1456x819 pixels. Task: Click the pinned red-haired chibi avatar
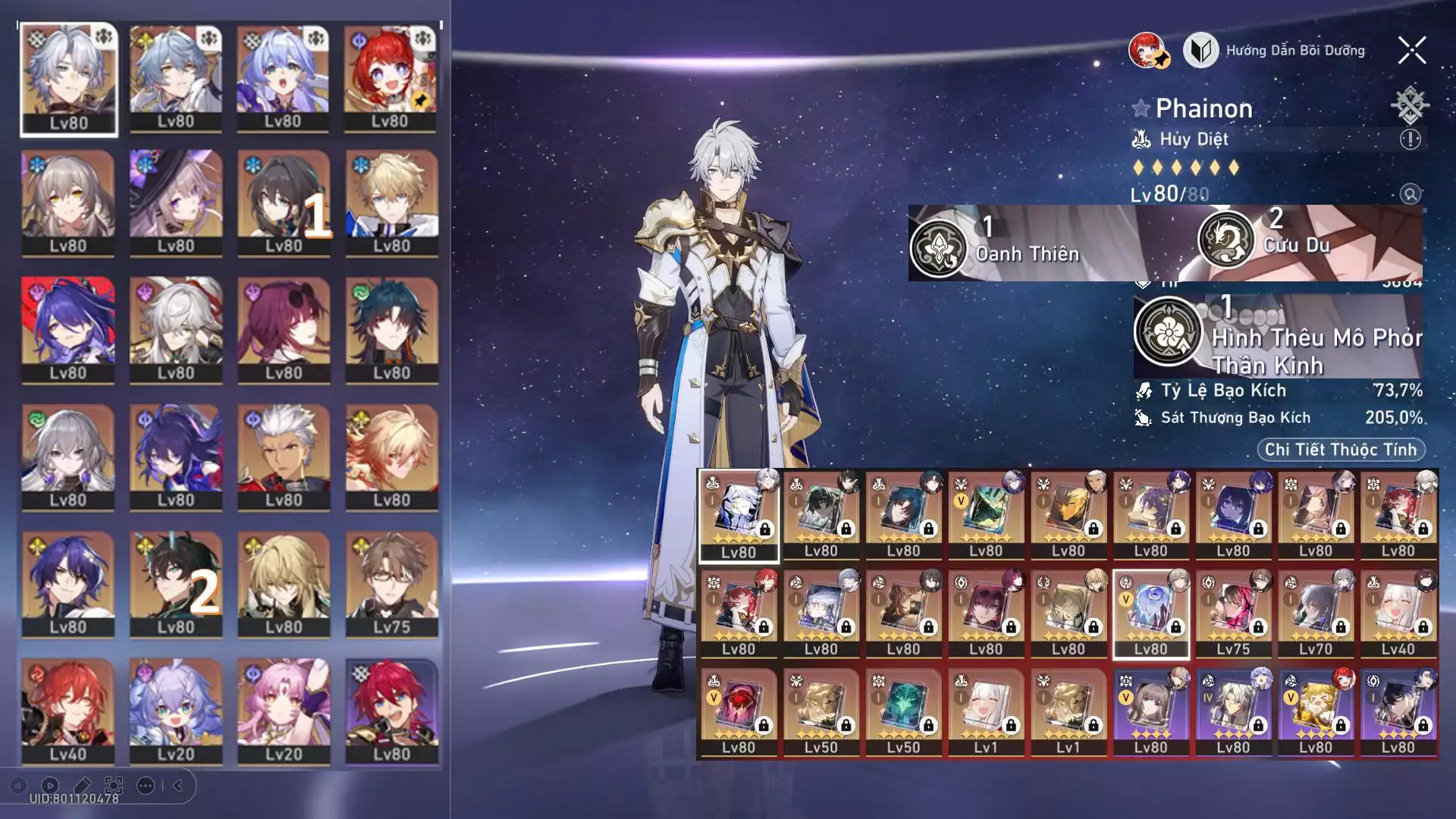coord(1148,51)
